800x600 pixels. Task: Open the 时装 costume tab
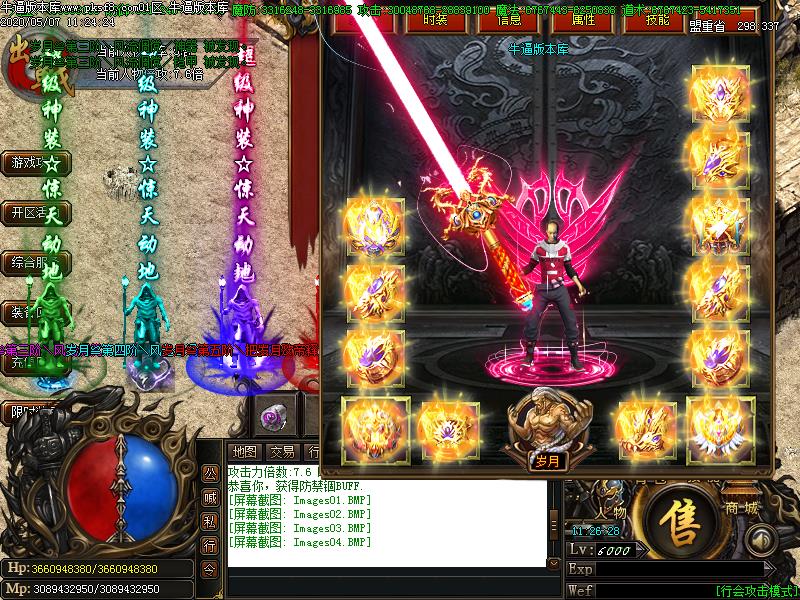click(x=434, y=20)
